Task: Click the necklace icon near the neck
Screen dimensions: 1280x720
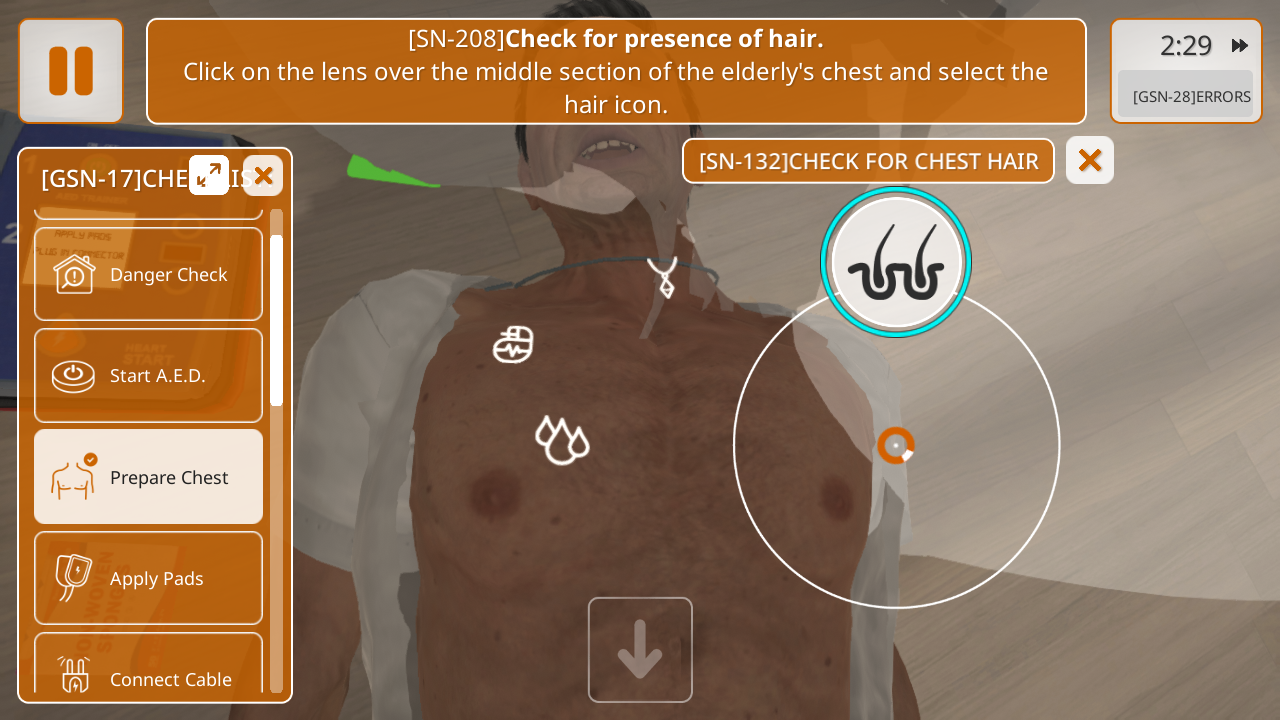Action: tap(663, 277)
